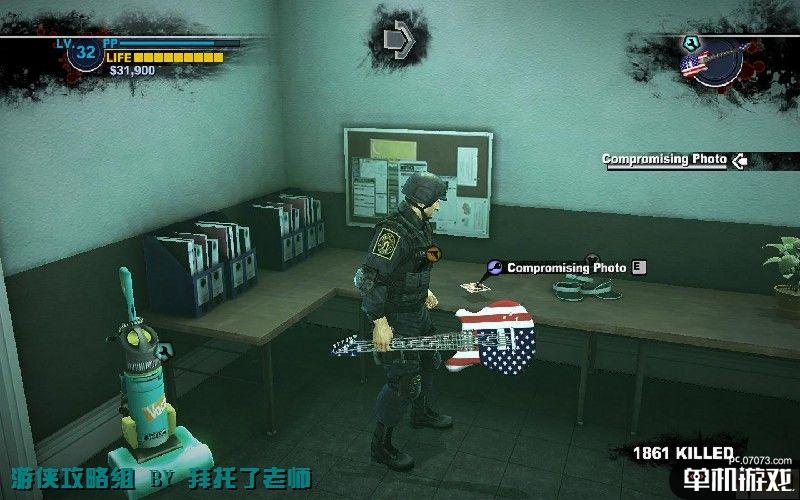Select the American flag guitar weapon slot
Viewport: 800px width, 500px height.
[703, 64]
